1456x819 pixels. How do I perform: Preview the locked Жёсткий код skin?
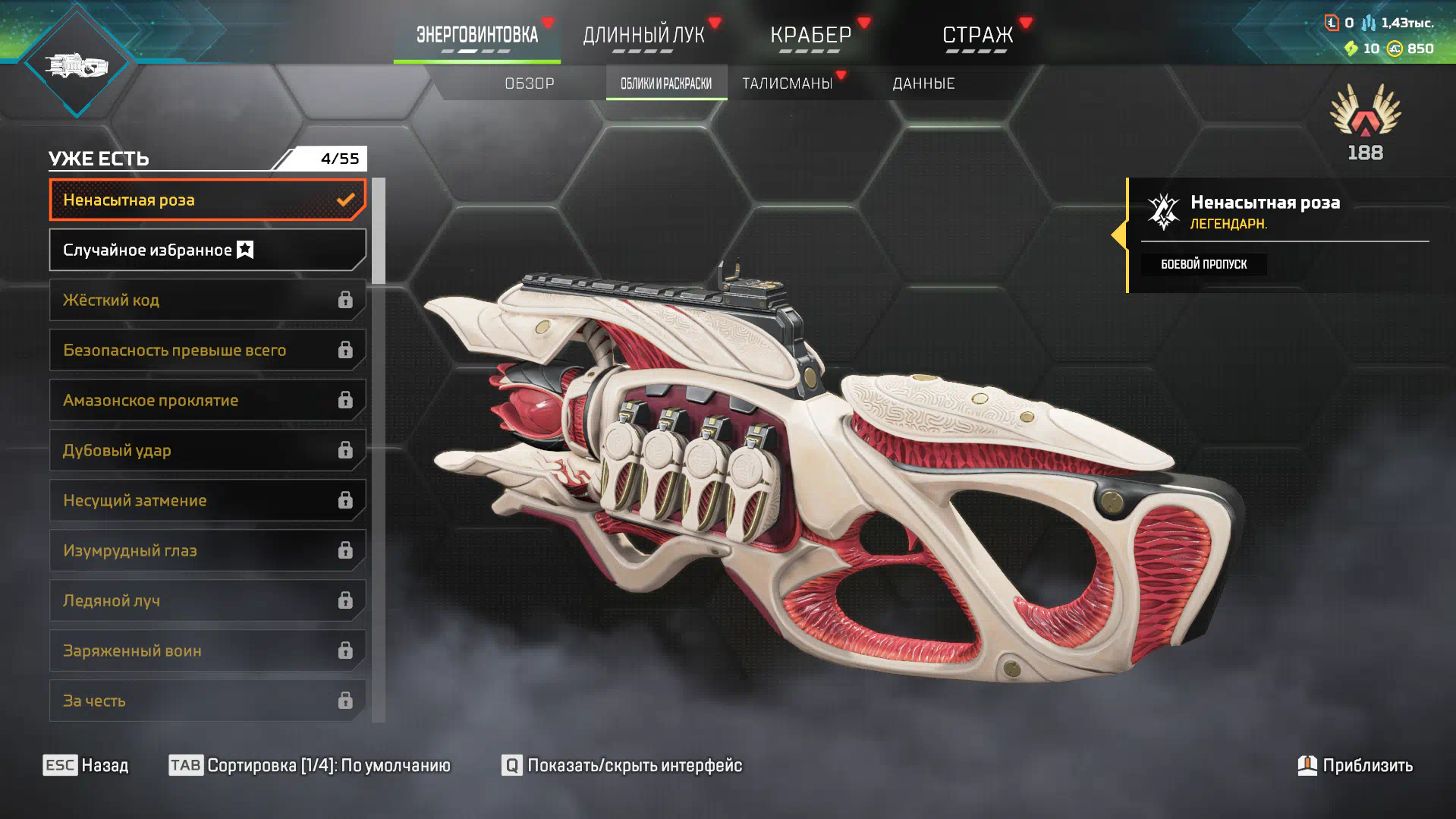pyautogui.click(x=207, y=300)
